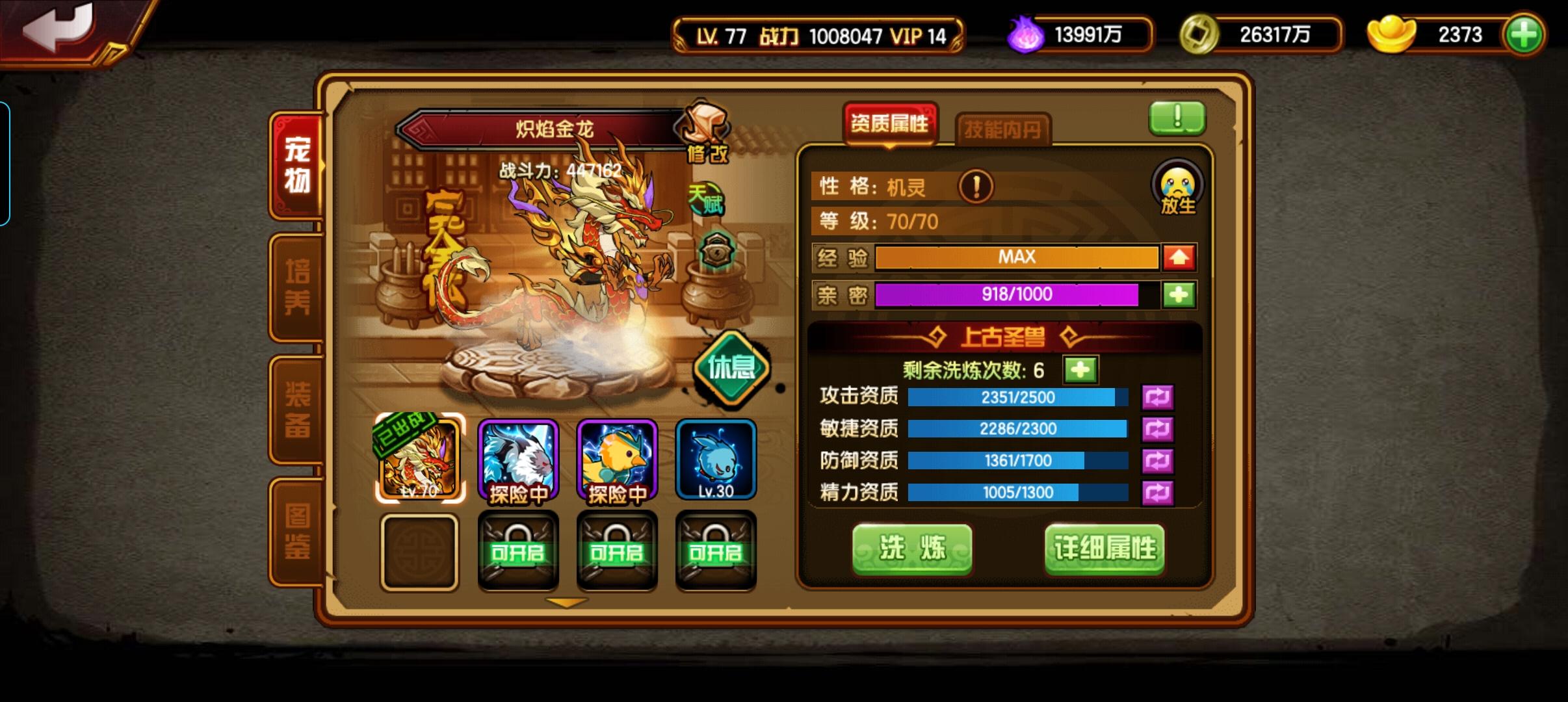Reroll 敏捷资质 with its refresh icon
This screenshot has height=702, width=1568.
pos(1160,428)
